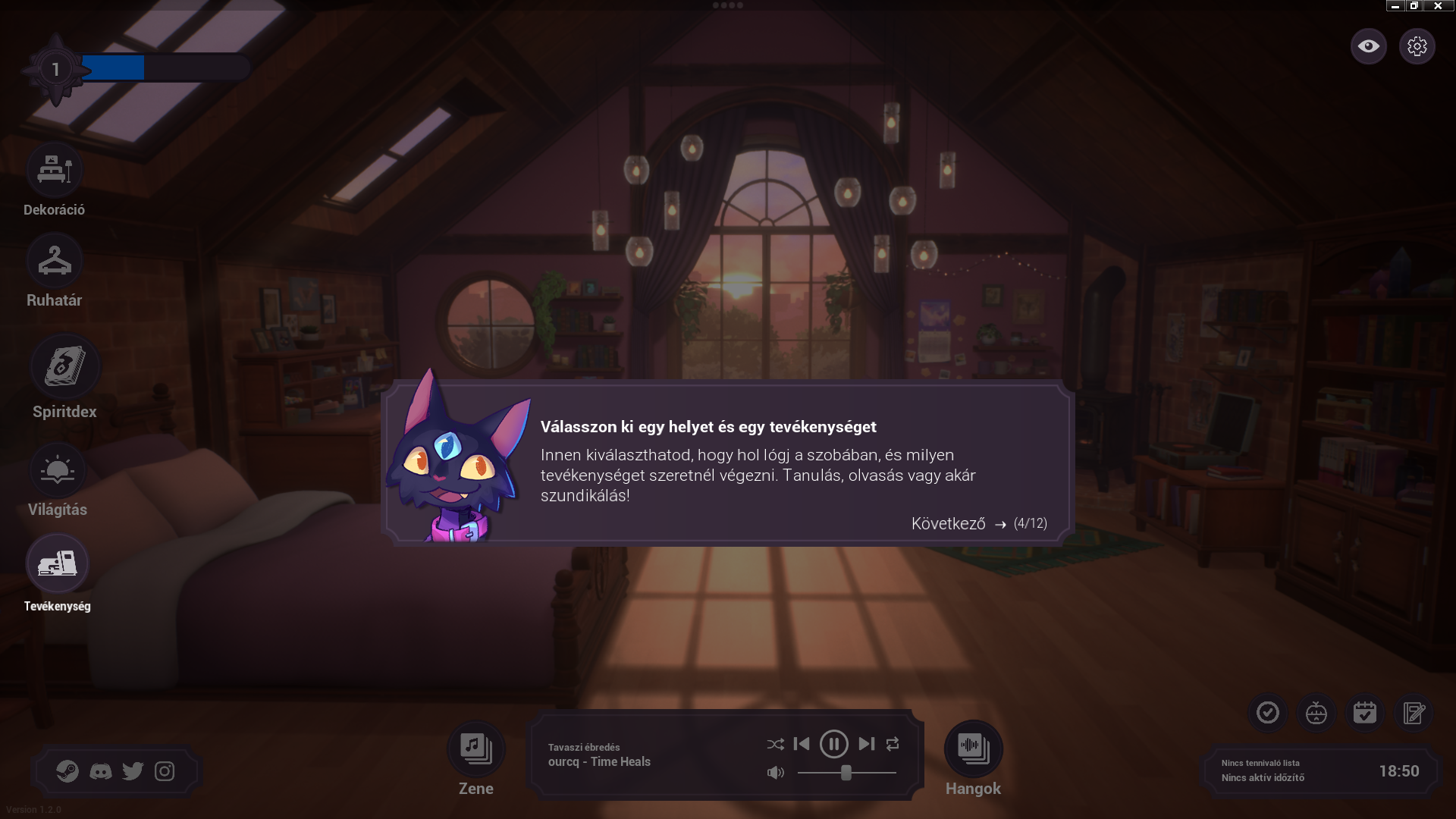Open the Steam page link
Screen dimensions: 1456x819
(x=67, y=771)
